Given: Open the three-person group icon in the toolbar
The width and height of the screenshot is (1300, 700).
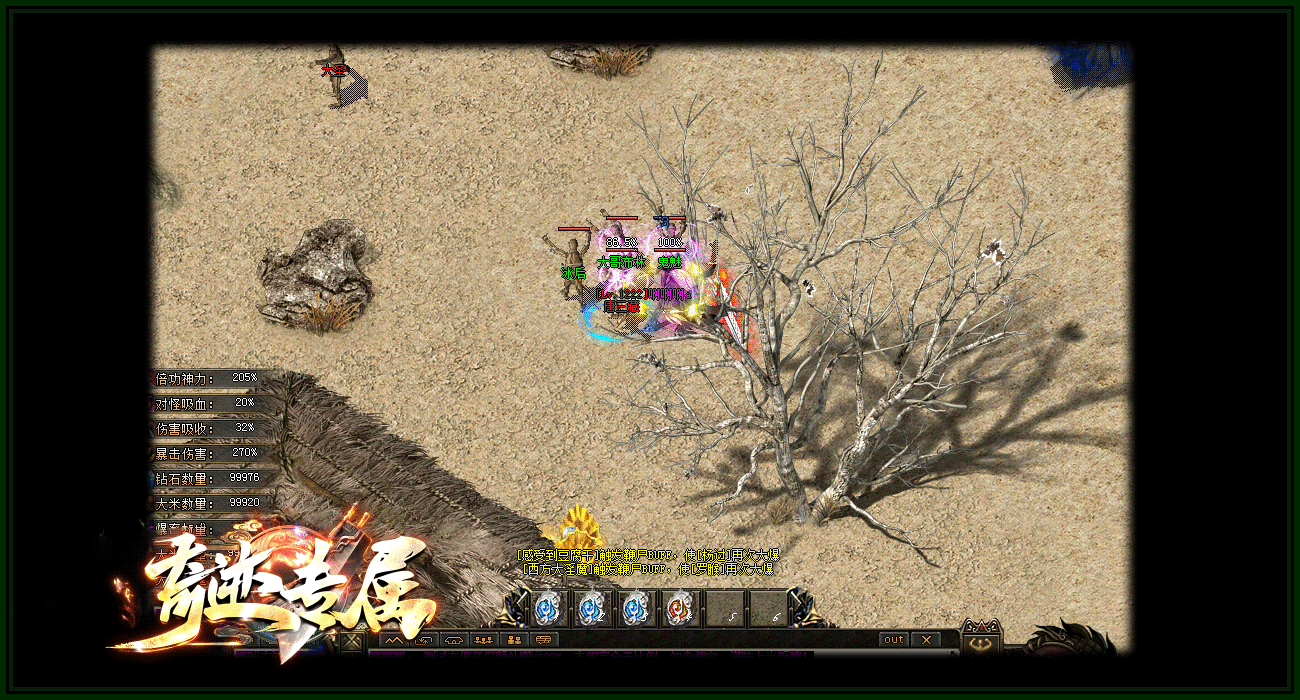Looking at the screenshot, I should pos(484,640).
